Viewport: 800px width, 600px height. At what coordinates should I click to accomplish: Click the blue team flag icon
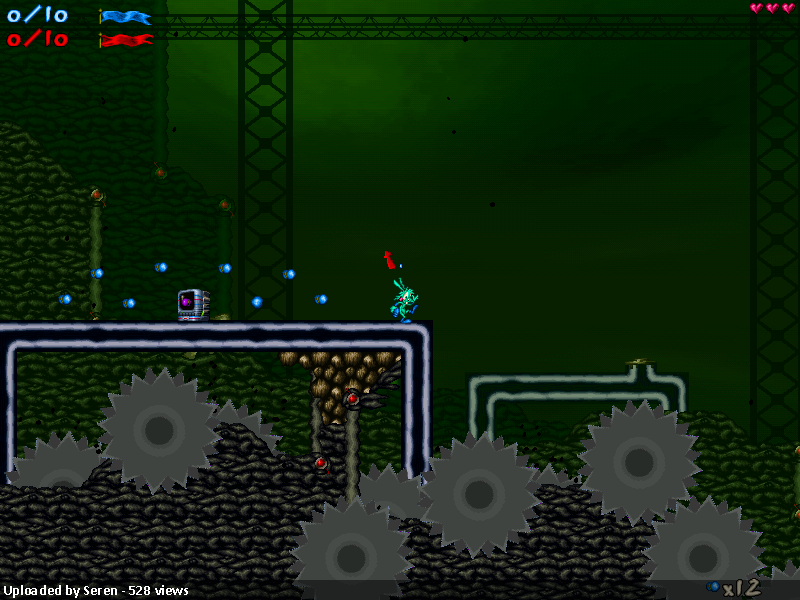tap(126, 17)
